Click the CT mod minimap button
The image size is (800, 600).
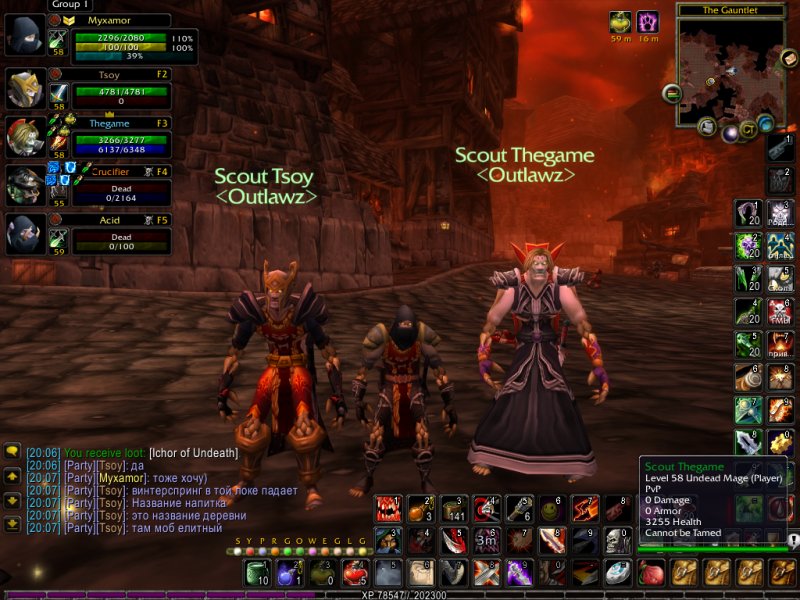coord(749,130)
